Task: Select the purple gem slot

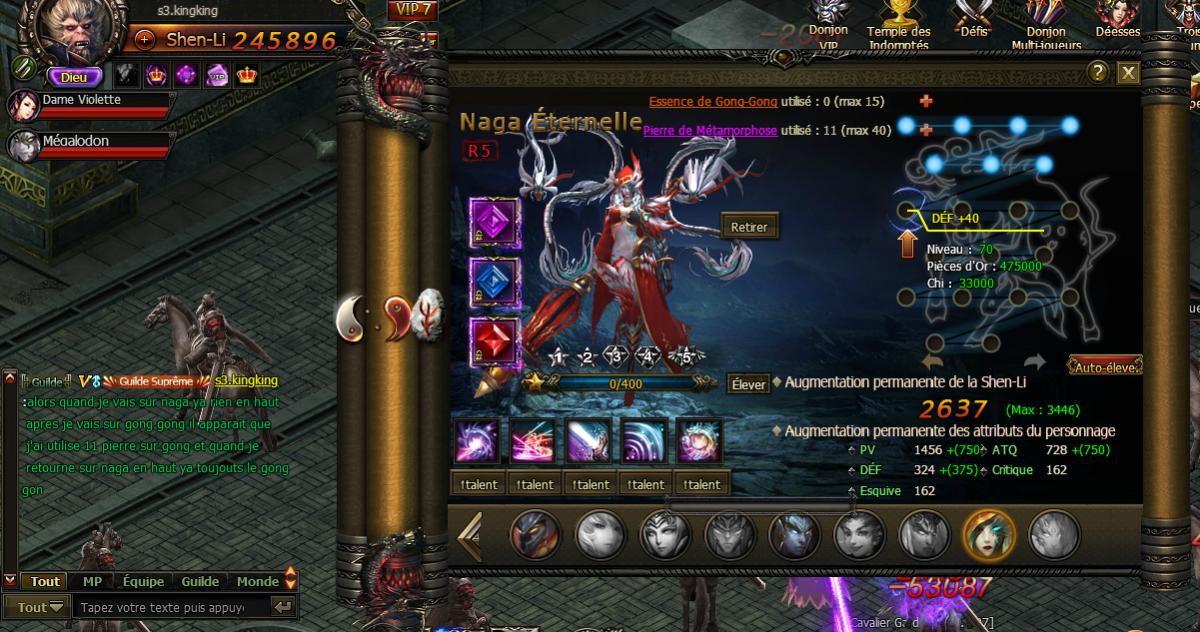Action: 495,220
